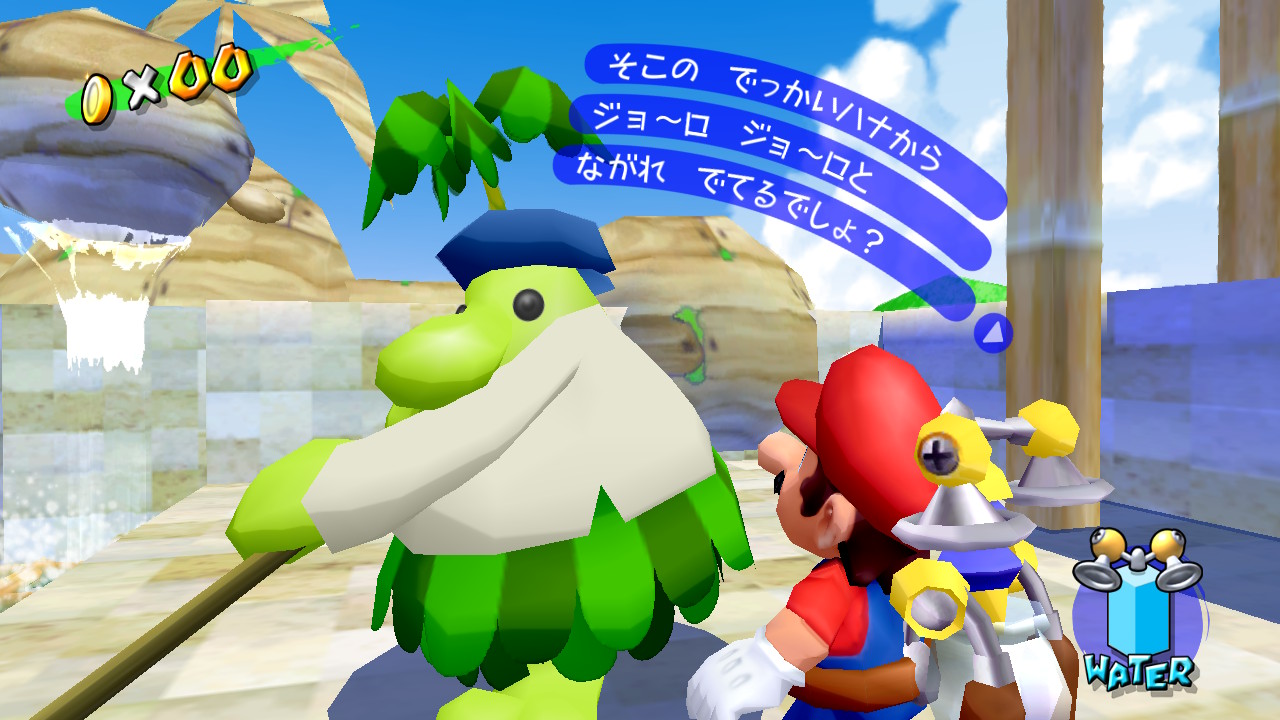Select the FLUDD water tank icon
Viewport: 1280px width, 720px height.
click(x=1136, y=610)
